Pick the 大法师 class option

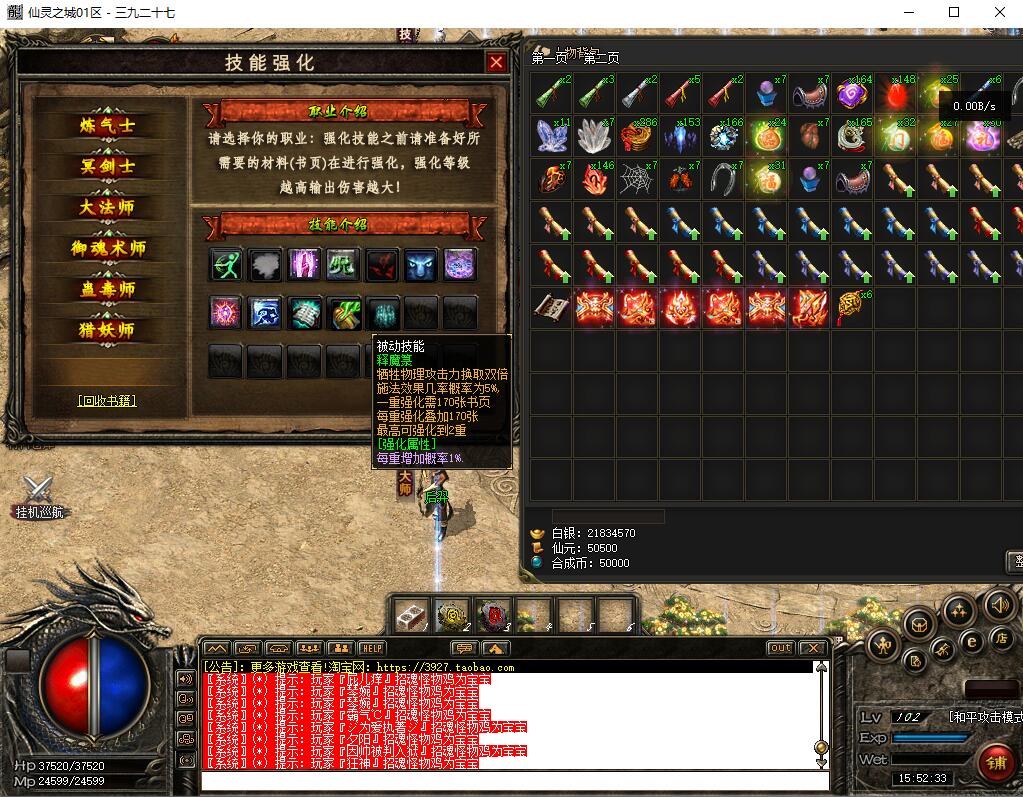[x=107, y=208]
